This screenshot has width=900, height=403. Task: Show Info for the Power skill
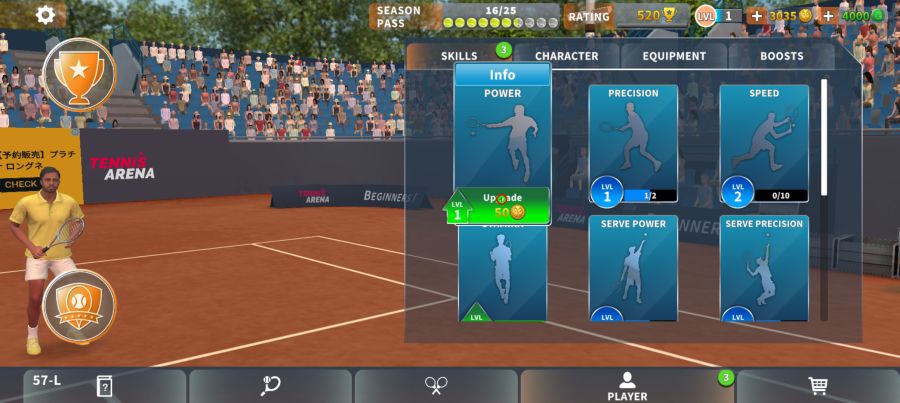(502, 75)
